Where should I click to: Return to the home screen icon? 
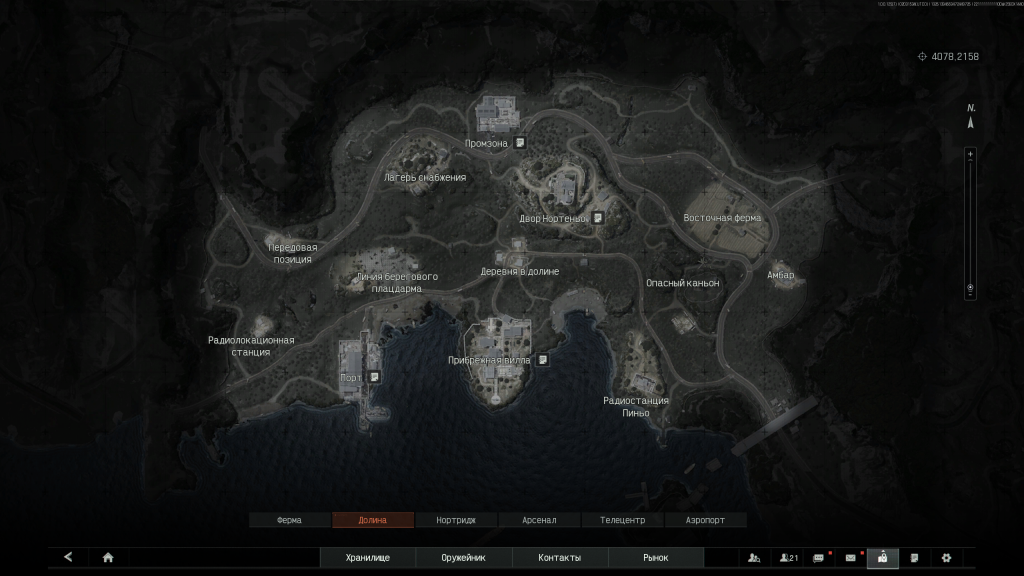(x=108, y=558)
